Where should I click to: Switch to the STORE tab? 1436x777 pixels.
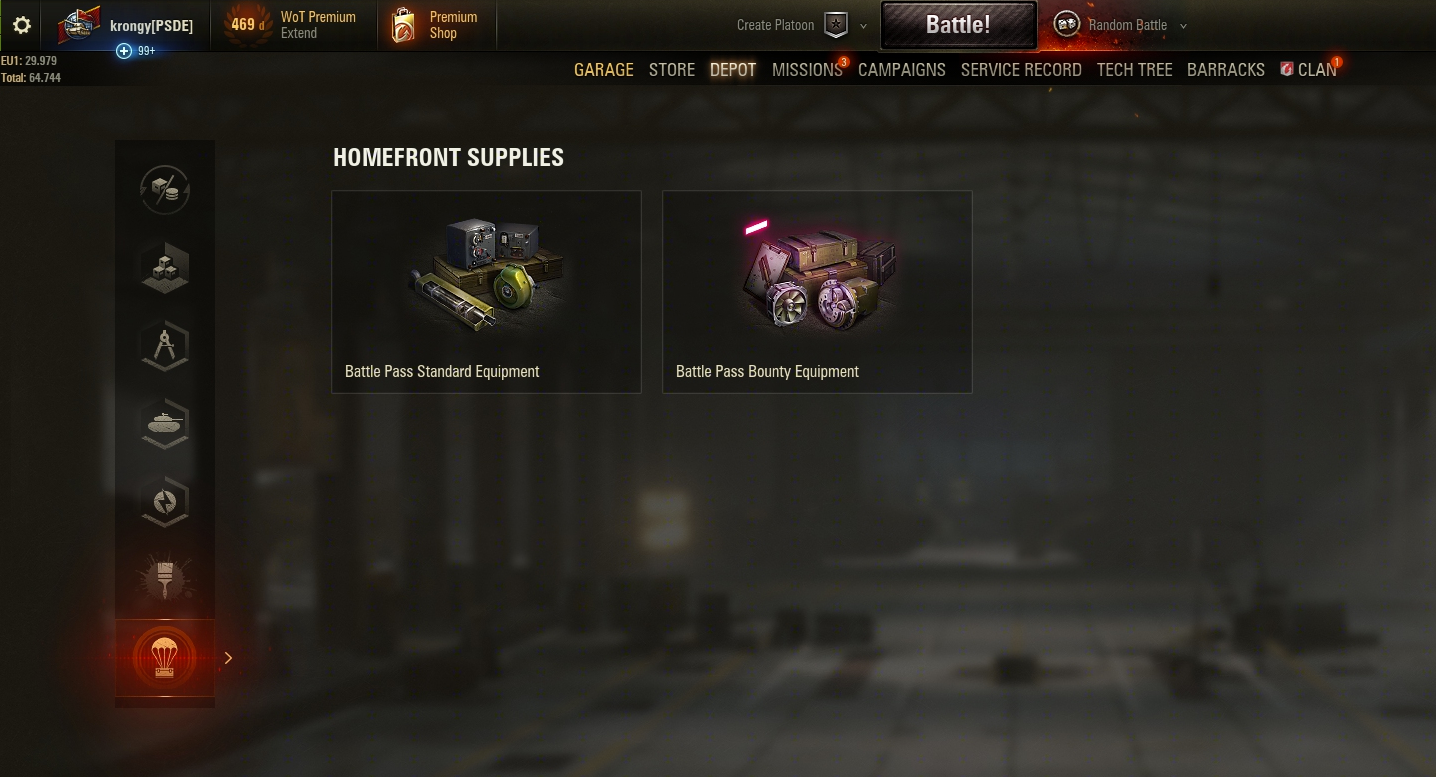click(x=671, y=69)
